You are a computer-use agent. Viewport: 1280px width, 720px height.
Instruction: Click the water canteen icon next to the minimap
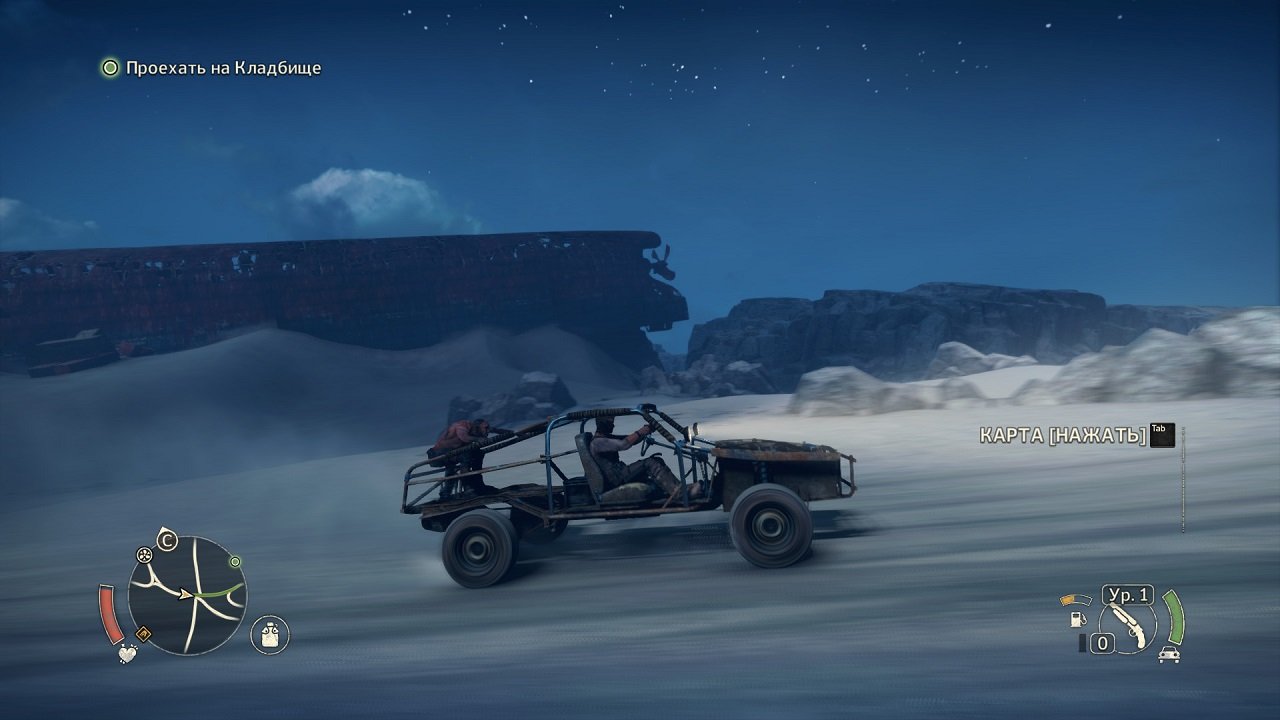[x=269, y=634]
